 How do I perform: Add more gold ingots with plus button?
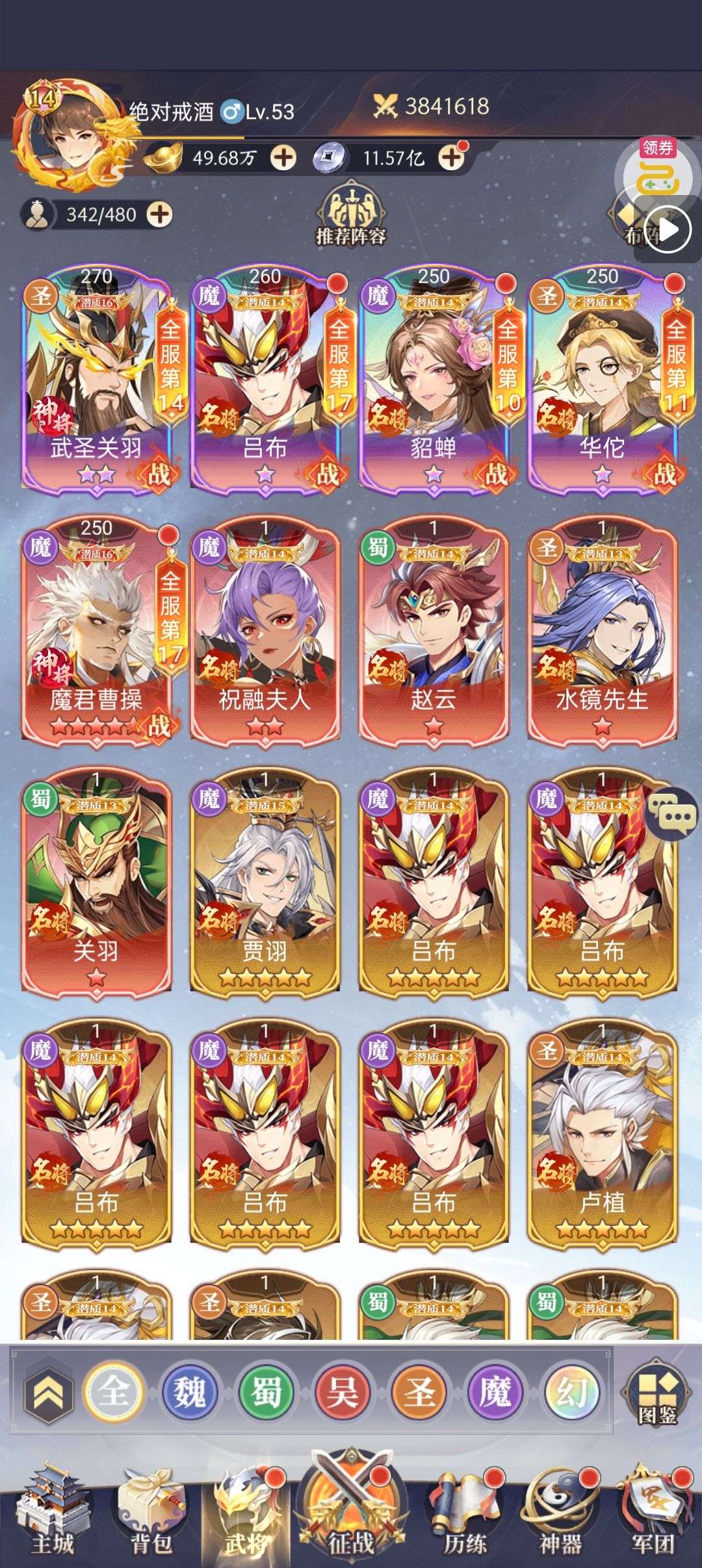(x=283, y=157)
